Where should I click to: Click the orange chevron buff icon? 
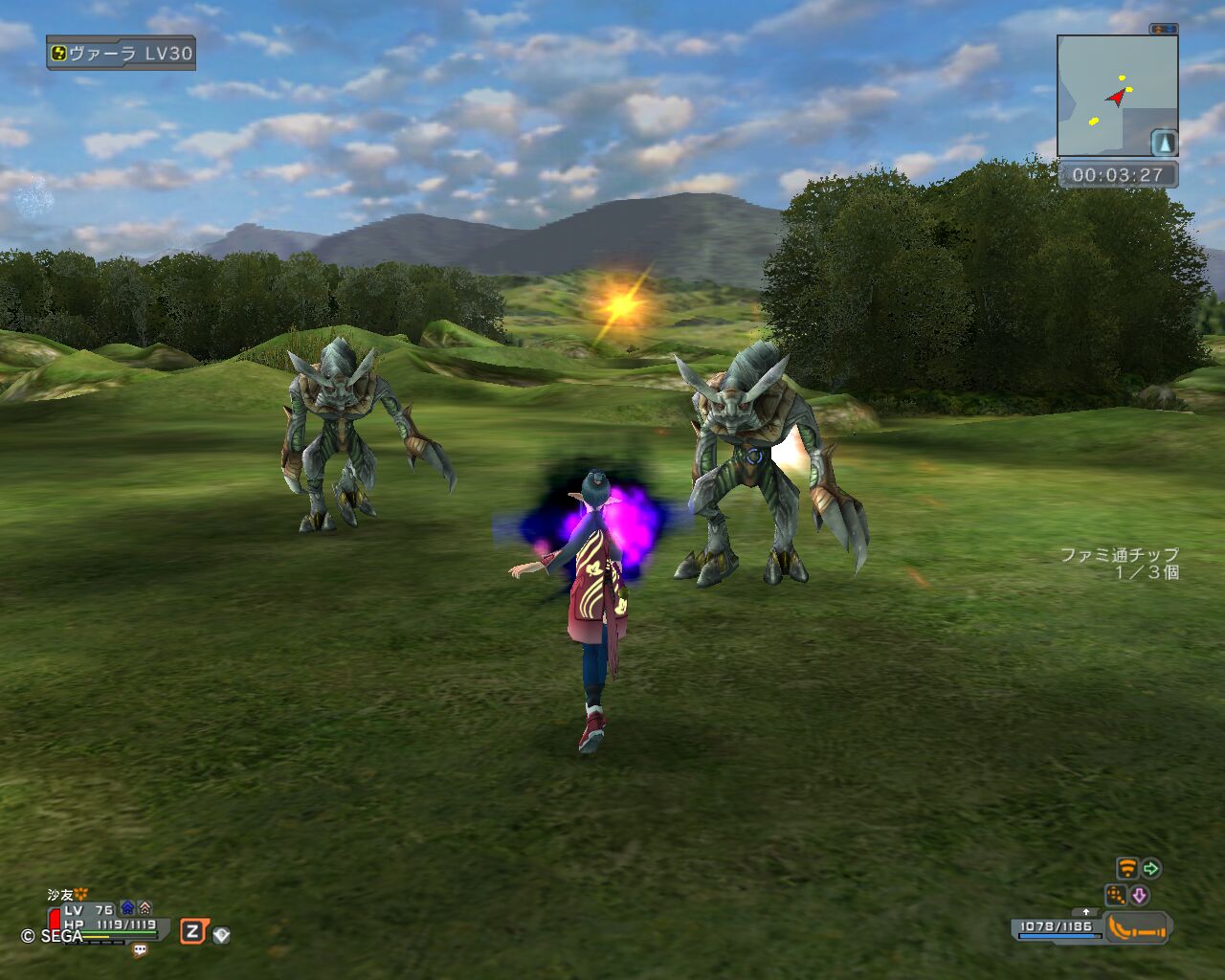tap(145, 908)
